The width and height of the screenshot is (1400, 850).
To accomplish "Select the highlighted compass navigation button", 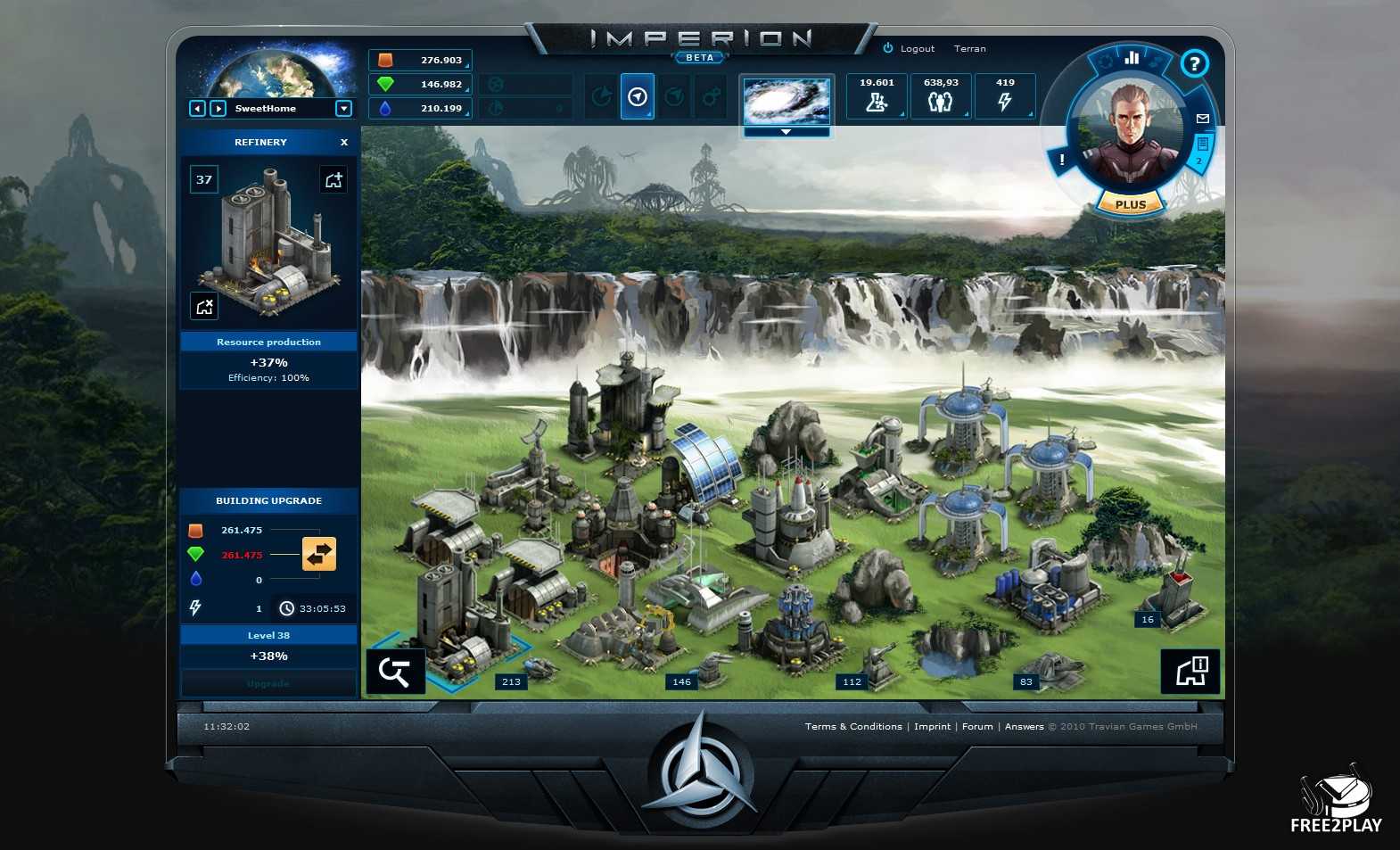I will pyautogui.click(x=638, y=97).
